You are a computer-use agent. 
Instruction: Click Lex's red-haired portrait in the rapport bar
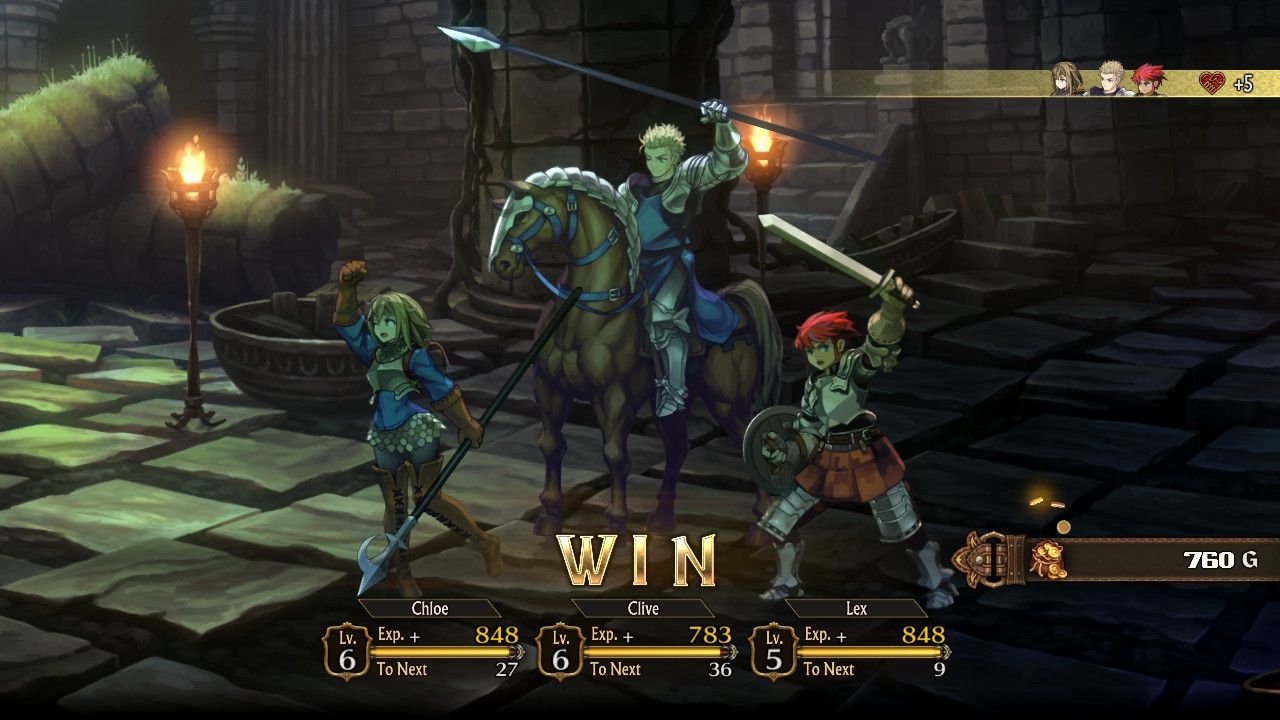click(x=1148, y=80)
